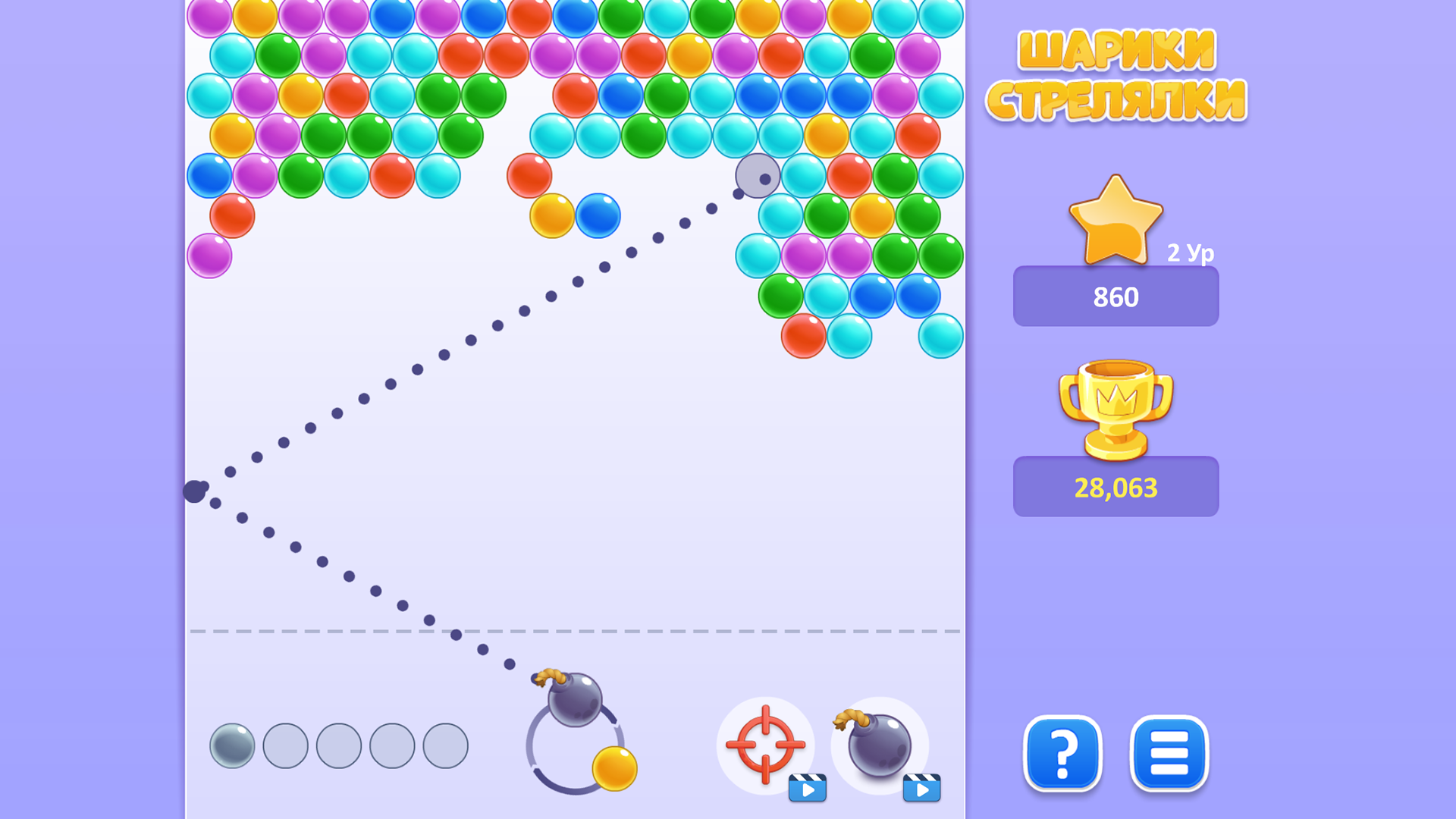Click the record panel showing 28,063
Screen dimensions: 1456x819
[x=1116, y=488]
